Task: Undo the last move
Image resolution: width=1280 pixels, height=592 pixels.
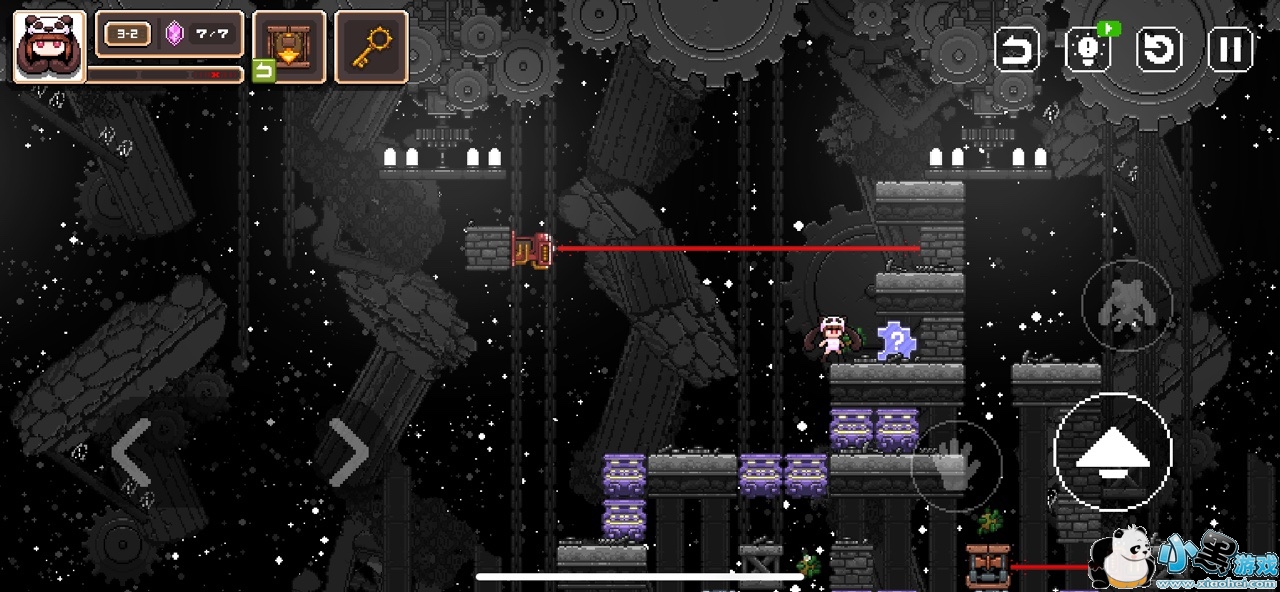Action: (1016, 49)
